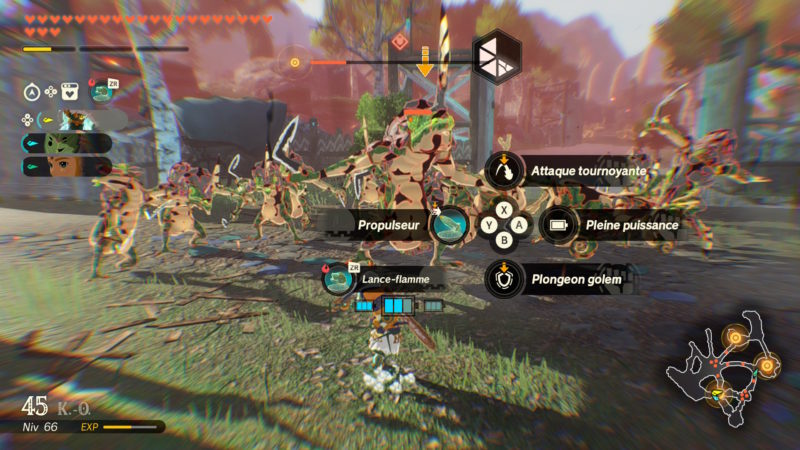This screenshot has width=800, height=450.
Task: Use the Propulseur device
Action: click(x=450, y=224)
